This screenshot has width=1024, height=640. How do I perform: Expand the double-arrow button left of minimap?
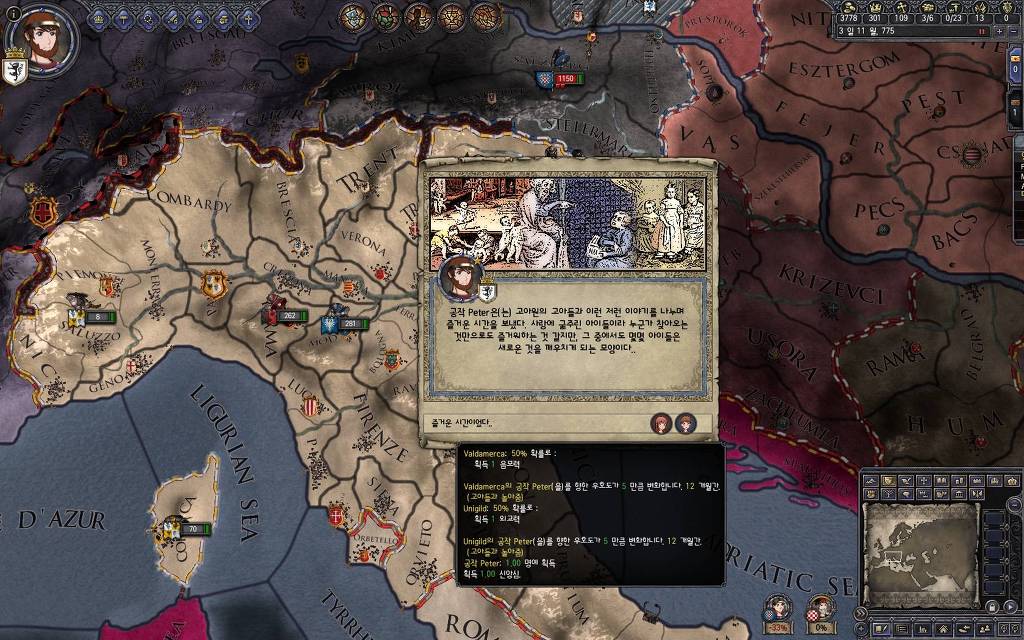[860, 612]
